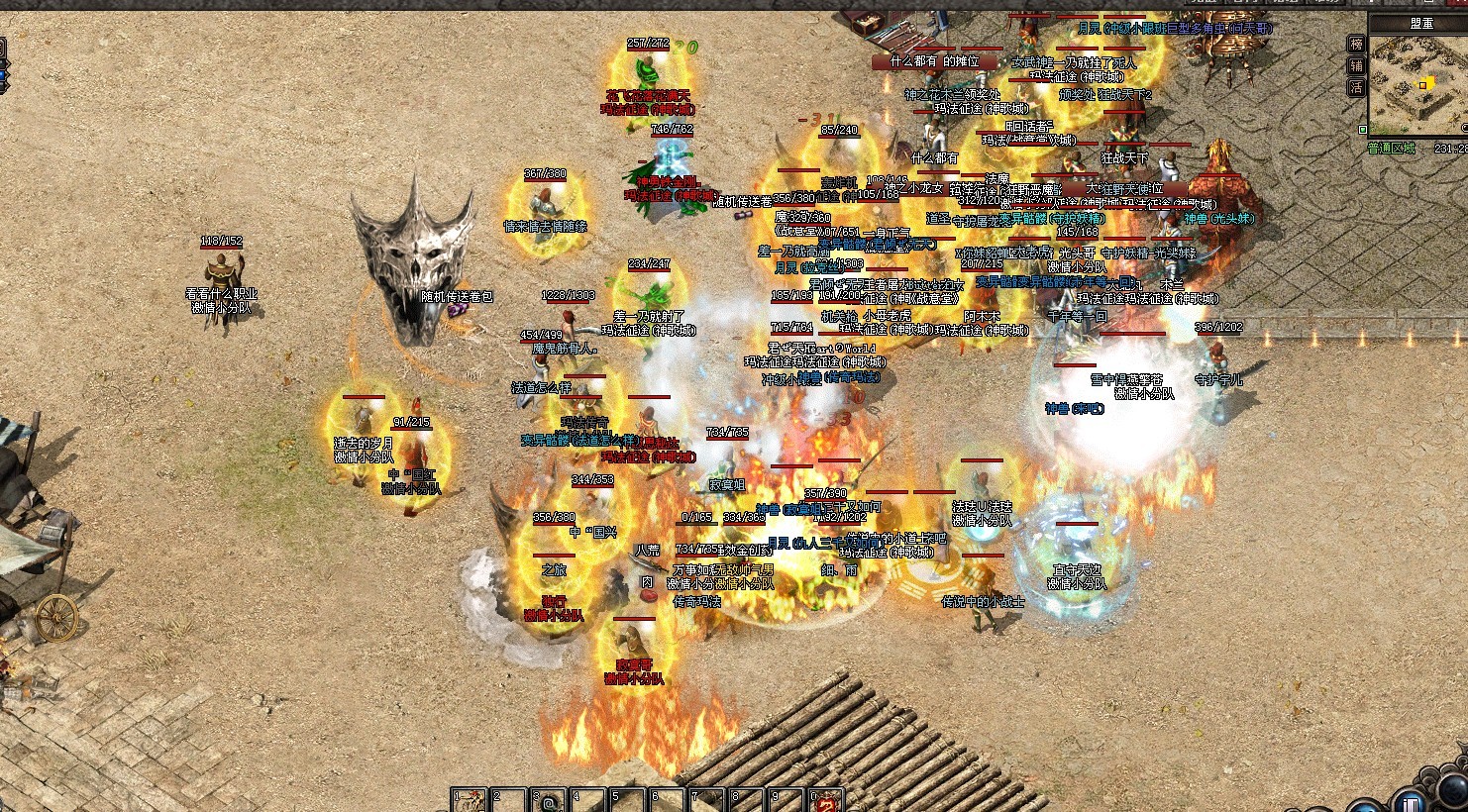Use the item in hotbar slot 1

470,800
